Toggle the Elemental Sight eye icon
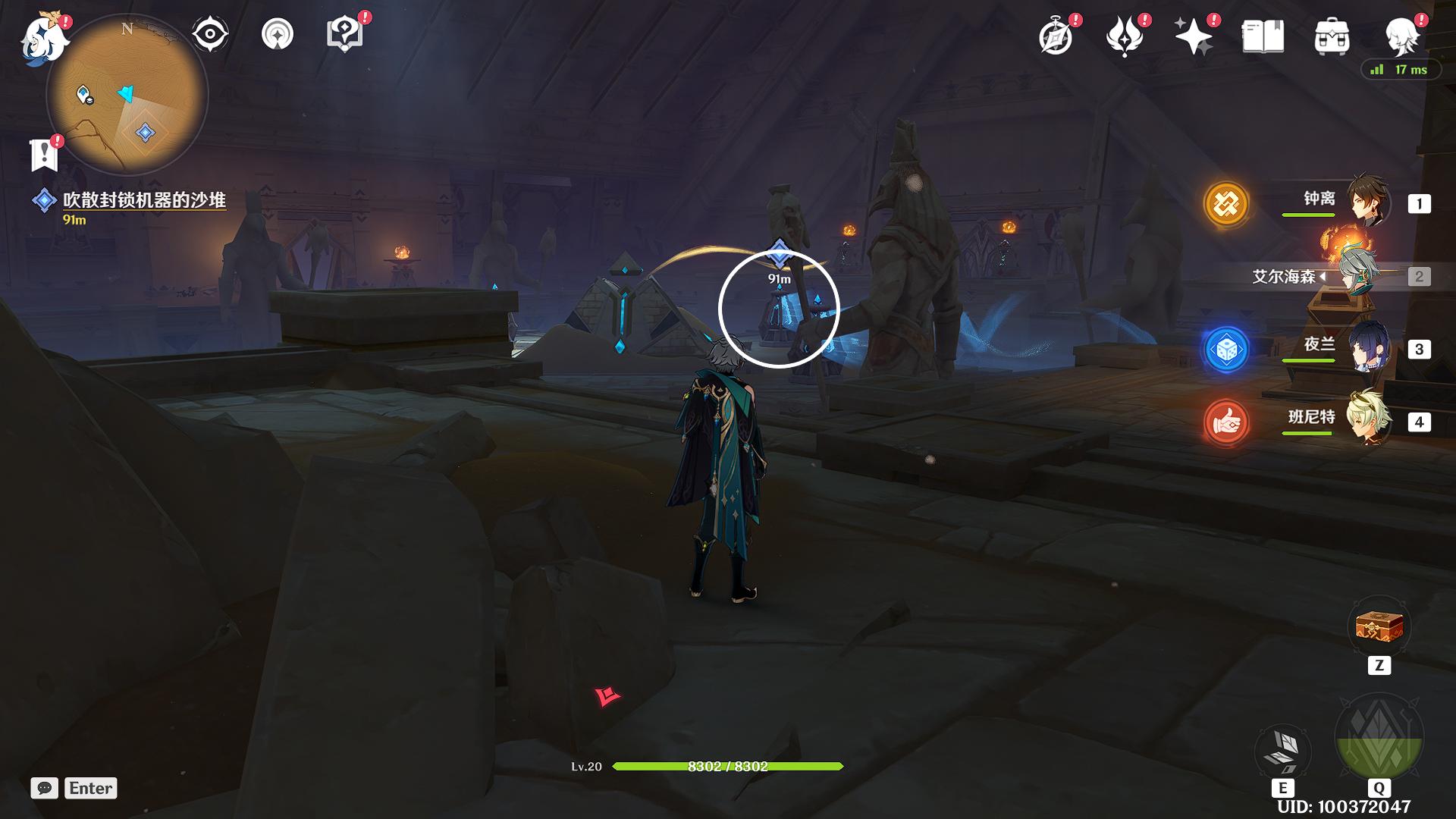Image resolution: width=1456 pixels, height=819 pixels. (209, 34)
